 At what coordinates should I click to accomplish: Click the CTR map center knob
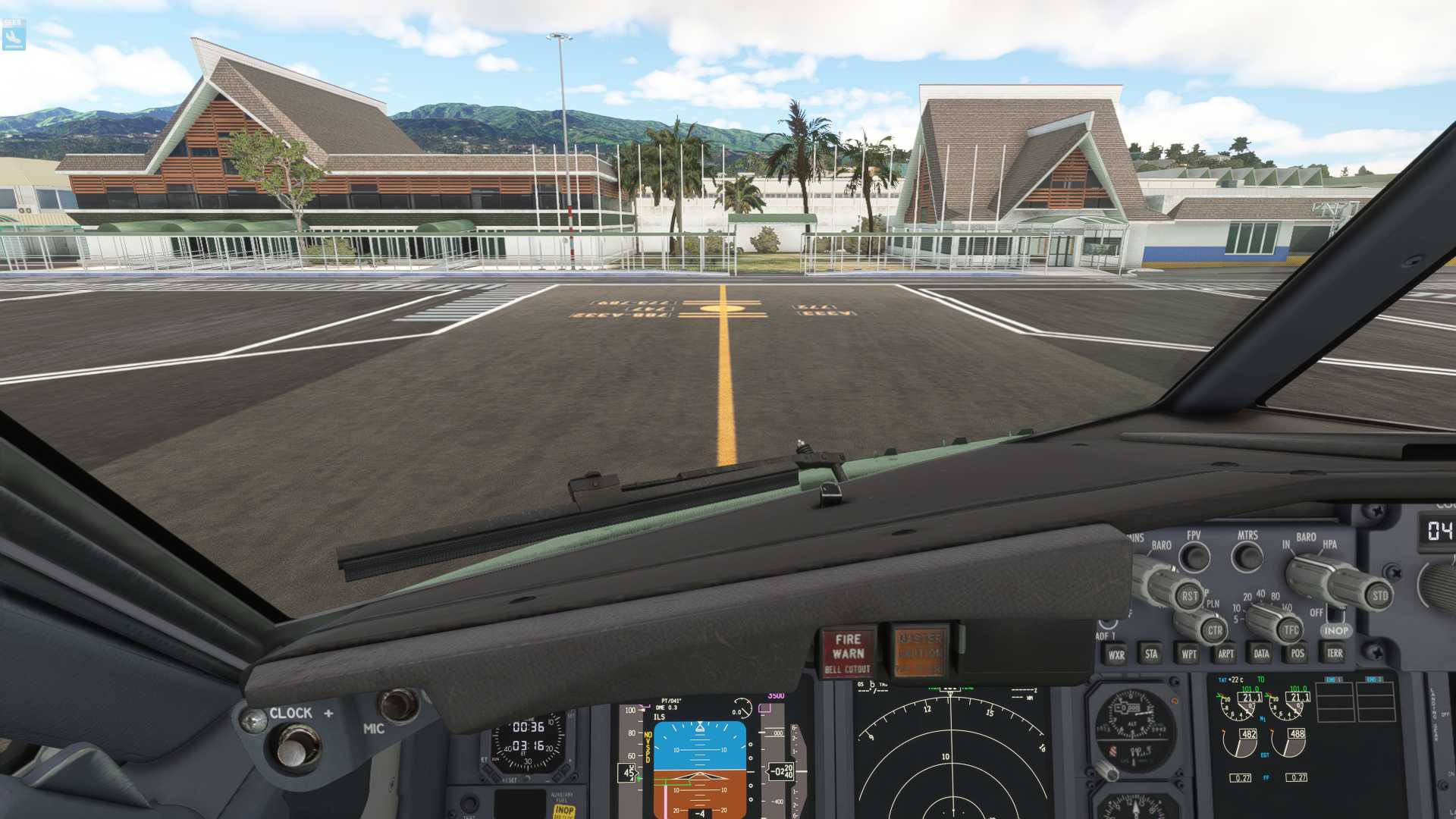click(1214, 630)
